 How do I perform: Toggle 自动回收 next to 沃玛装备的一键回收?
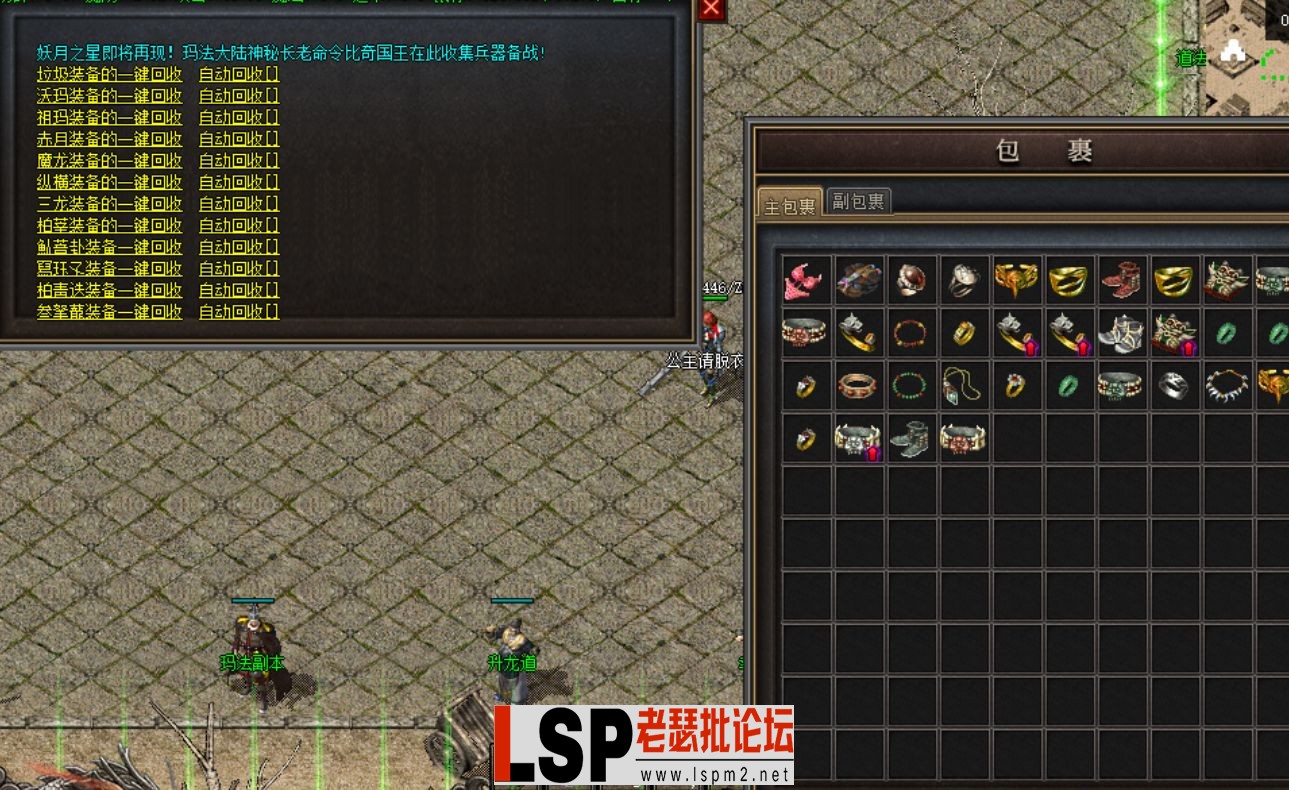tap(237, 95)
